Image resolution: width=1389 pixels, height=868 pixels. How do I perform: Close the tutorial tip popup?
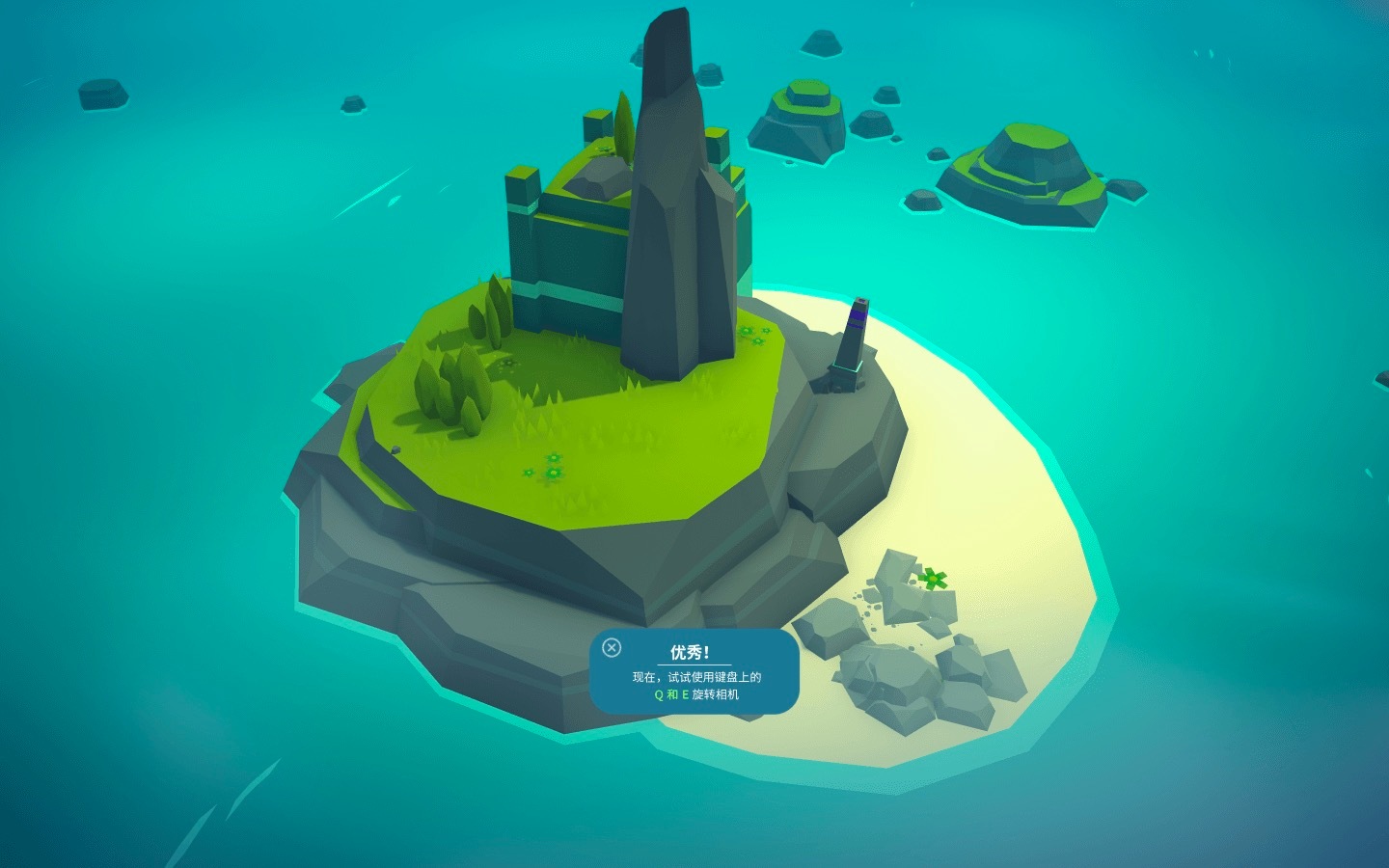pyautogui.click(x=612, y=647)
